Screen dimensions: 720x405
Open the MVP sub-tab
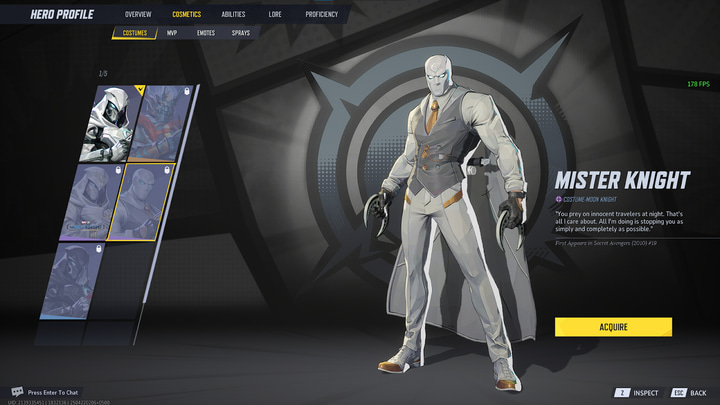tap(172, 33)
